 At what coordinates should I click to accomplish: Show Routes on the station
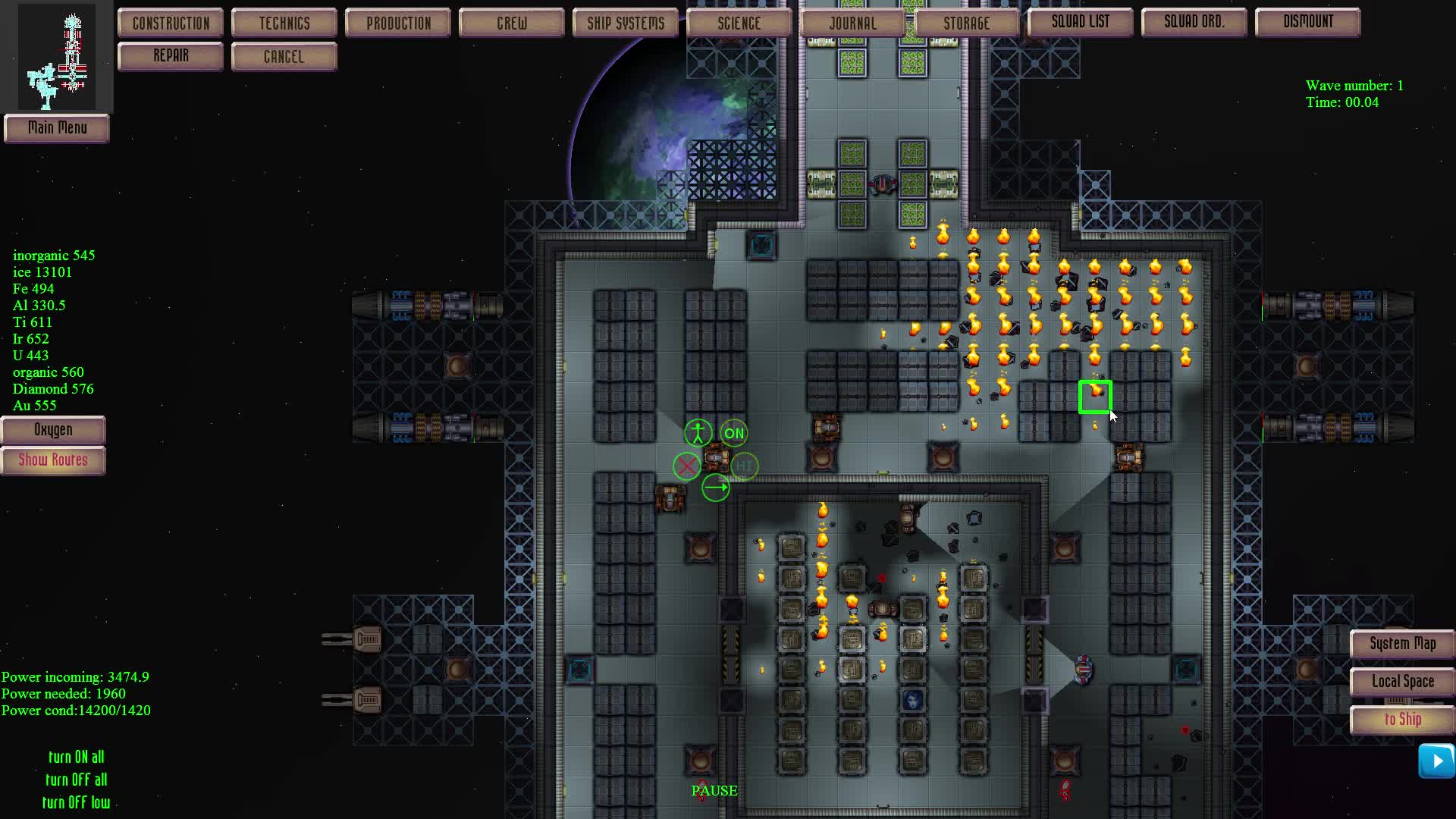click(x=53, y=460)
